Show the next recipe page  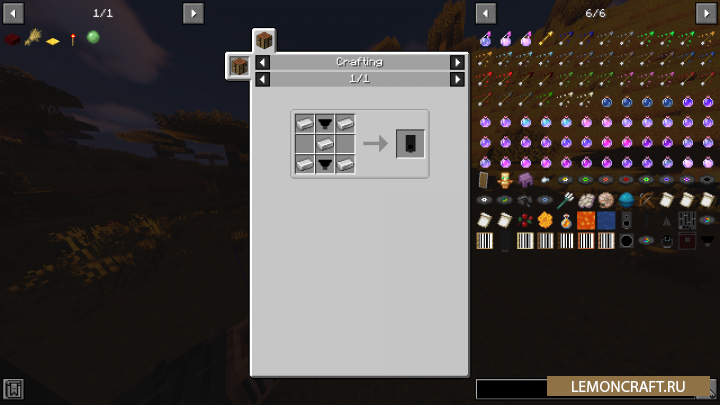point(457,78)
